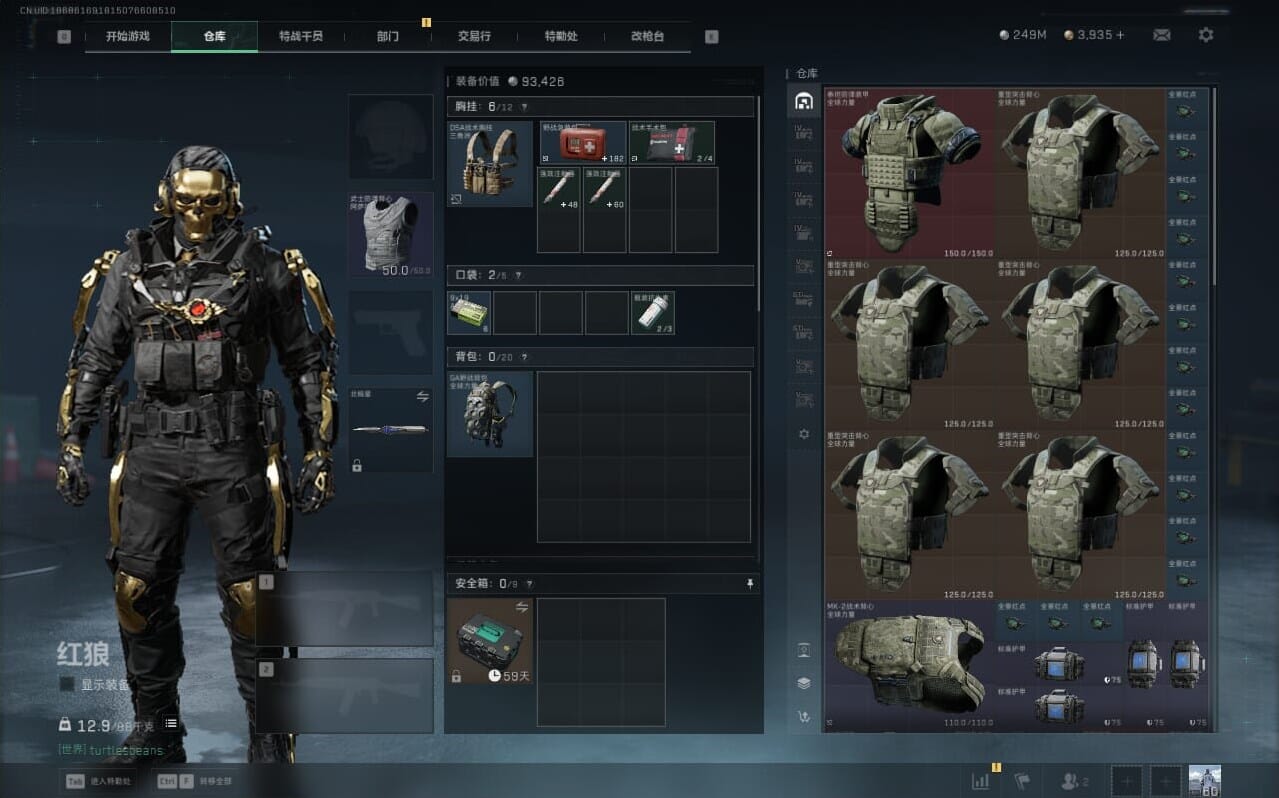Open settings with the gear icon
Viewport: 1279px width, 798px height.
(1206, 35)
